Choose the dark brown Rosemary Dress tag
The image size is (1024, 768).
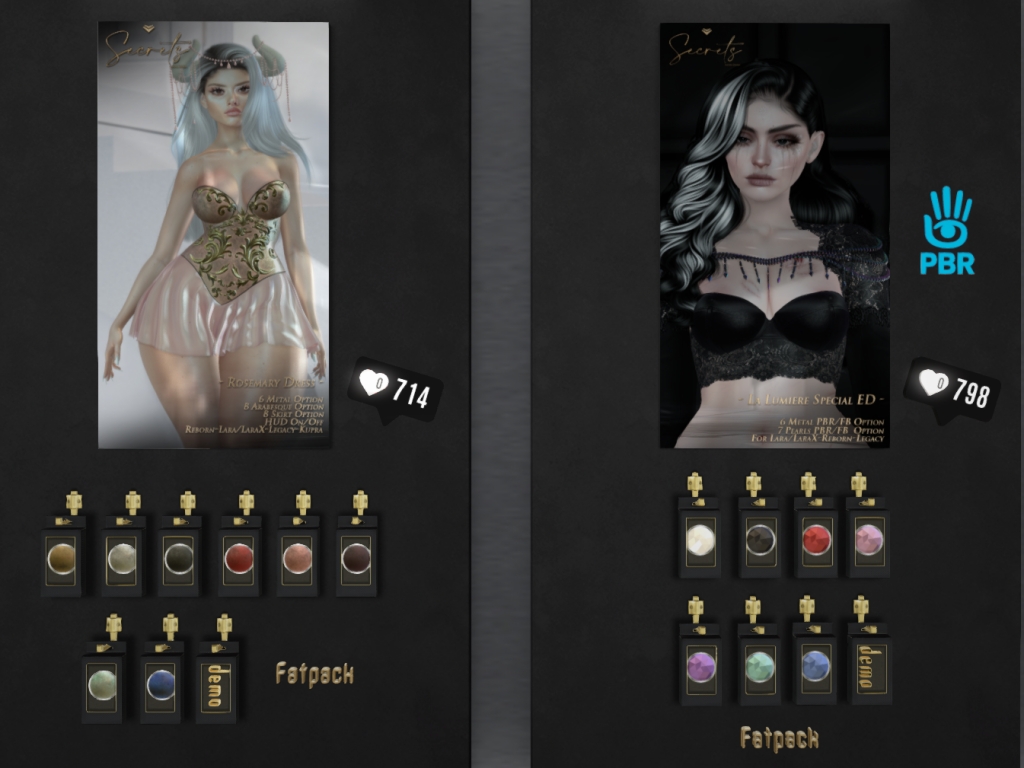[355, 555]
